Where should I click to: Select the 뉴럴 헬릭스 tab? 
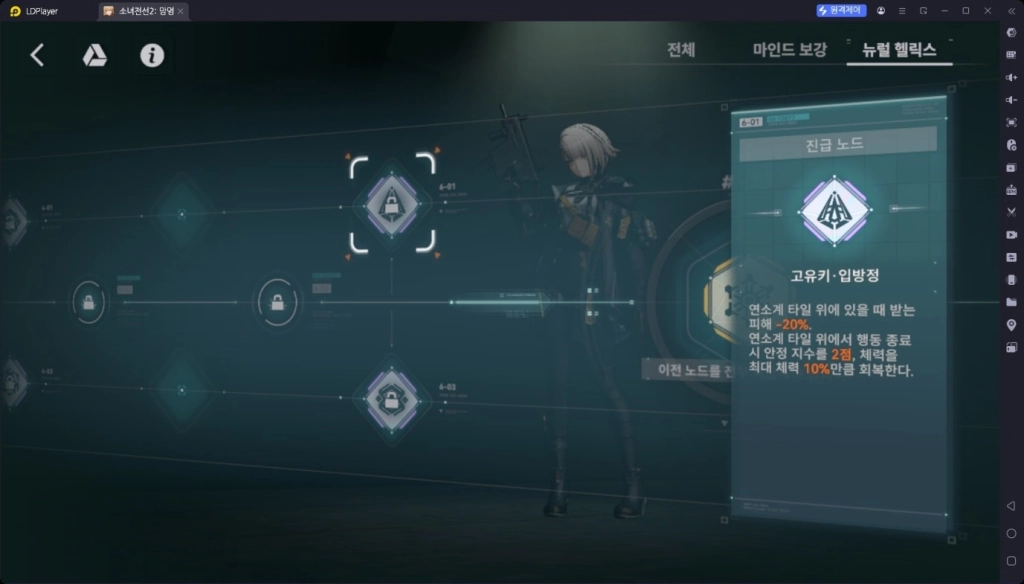tap(899, 50)
